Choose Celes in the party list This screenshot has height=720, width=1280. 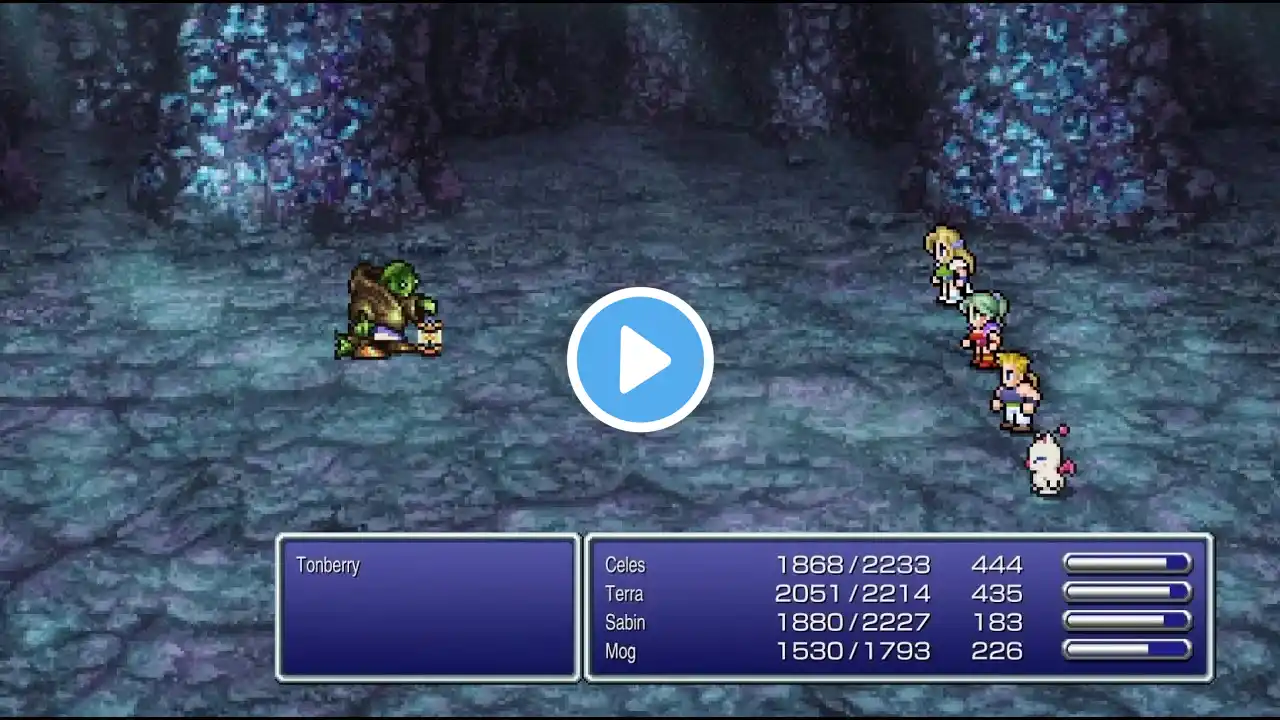tap(625, 565)
